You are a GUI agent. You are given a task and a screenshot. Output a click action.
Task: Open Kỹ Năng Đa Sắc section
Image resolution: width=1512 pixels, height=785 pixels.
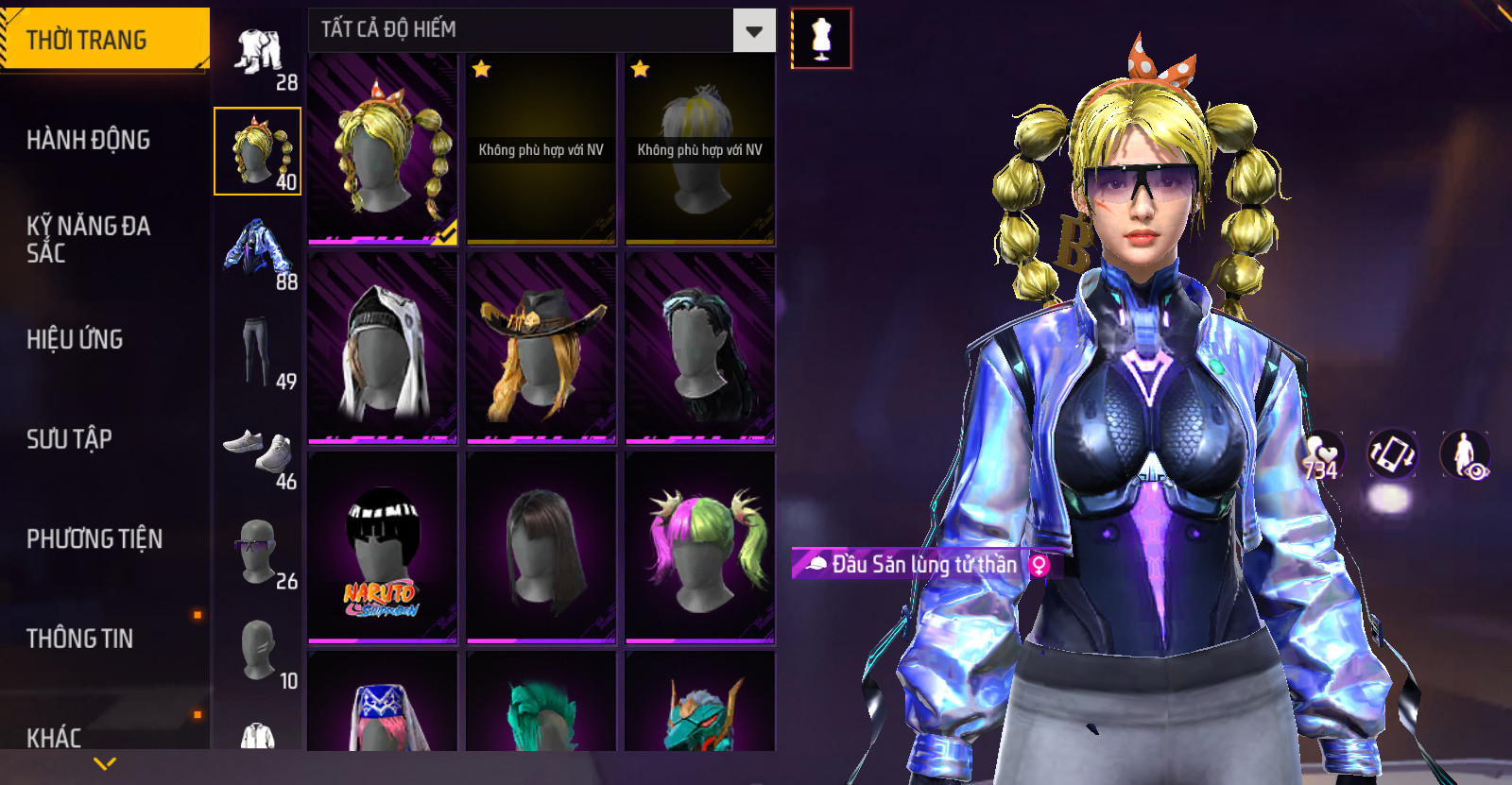tap(88, 239)
